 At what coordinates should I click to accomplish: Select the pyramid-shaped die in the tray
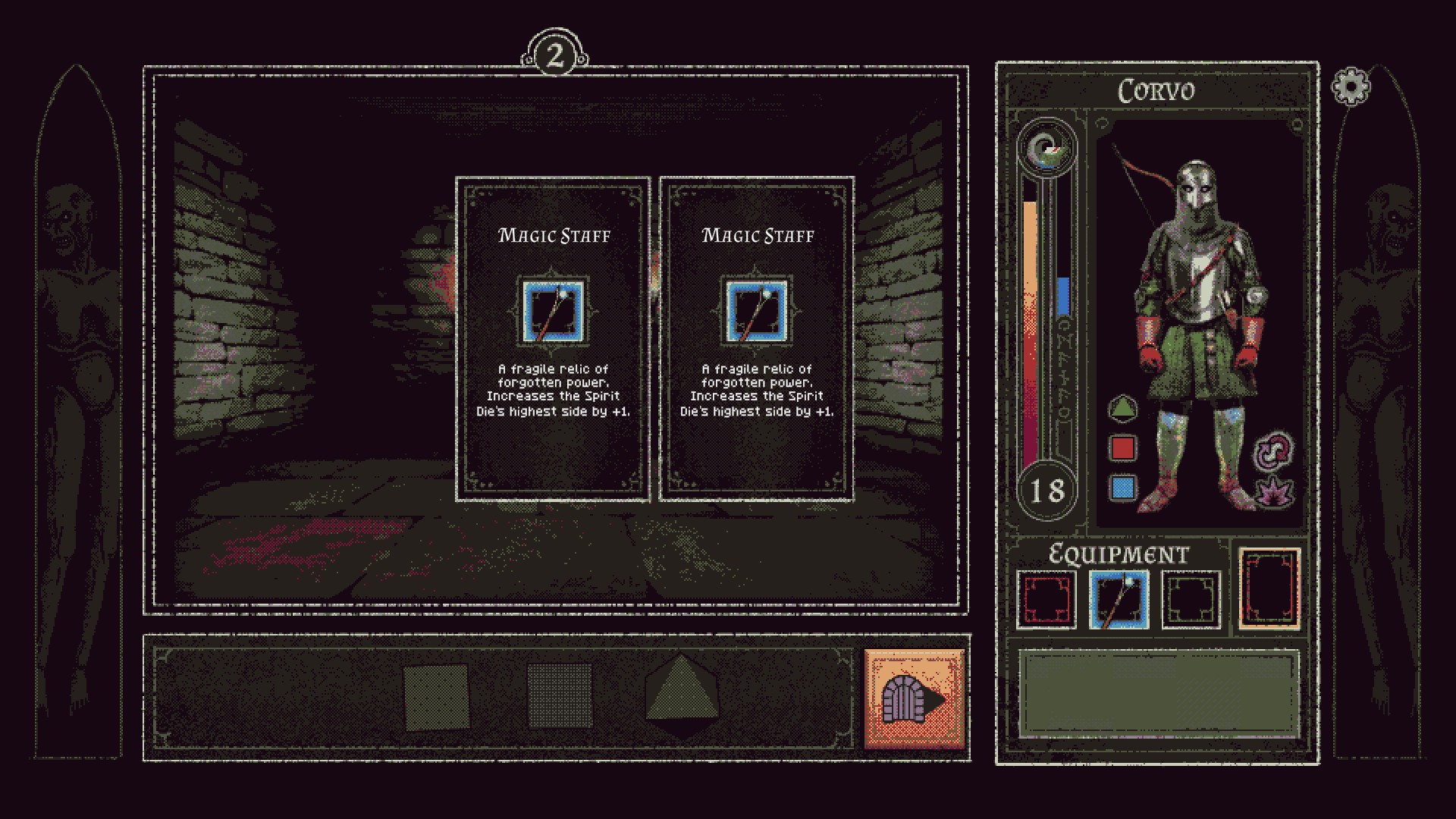click(x=683, y=696)
